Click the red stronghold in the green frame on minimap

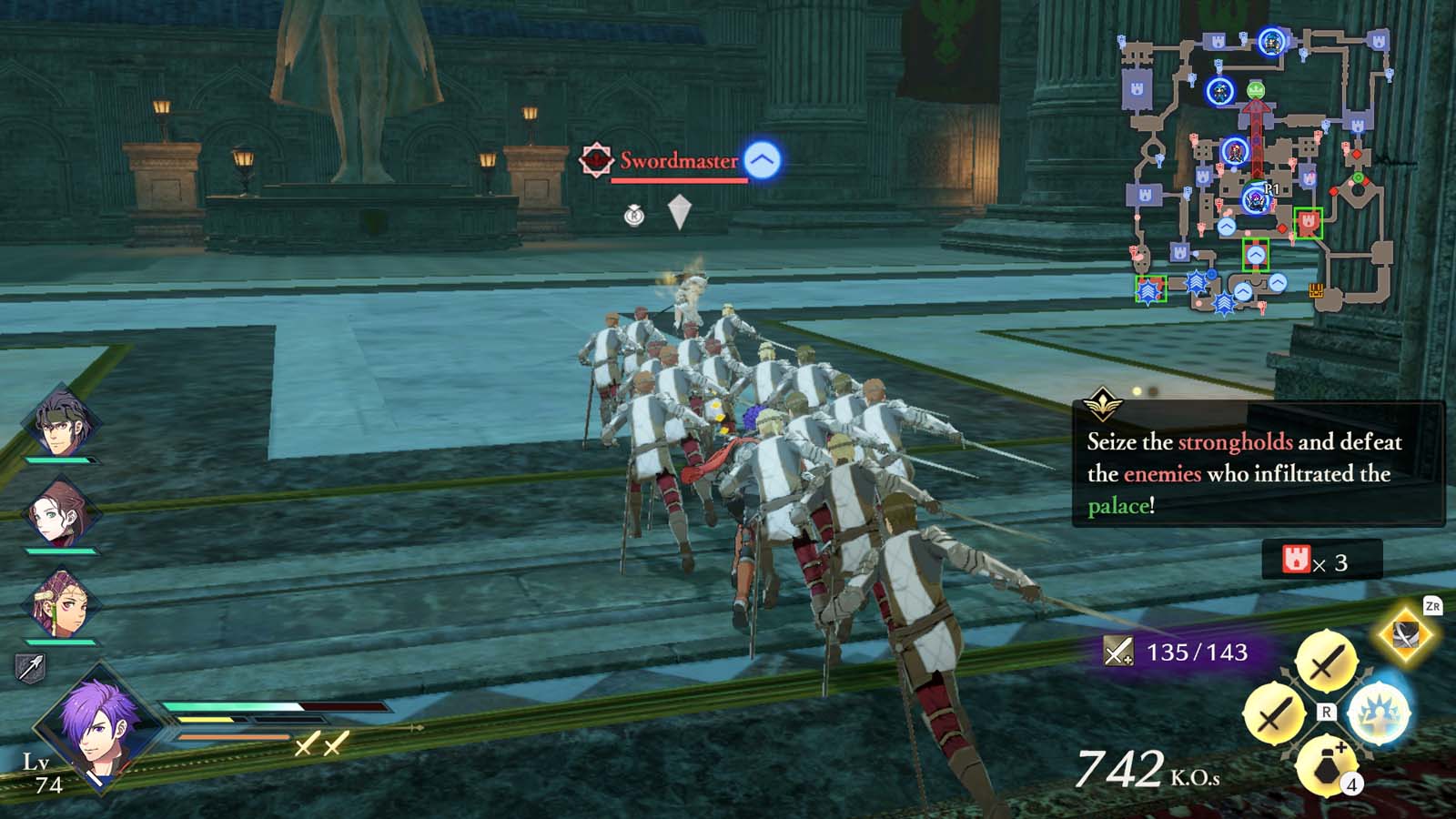1308,222
